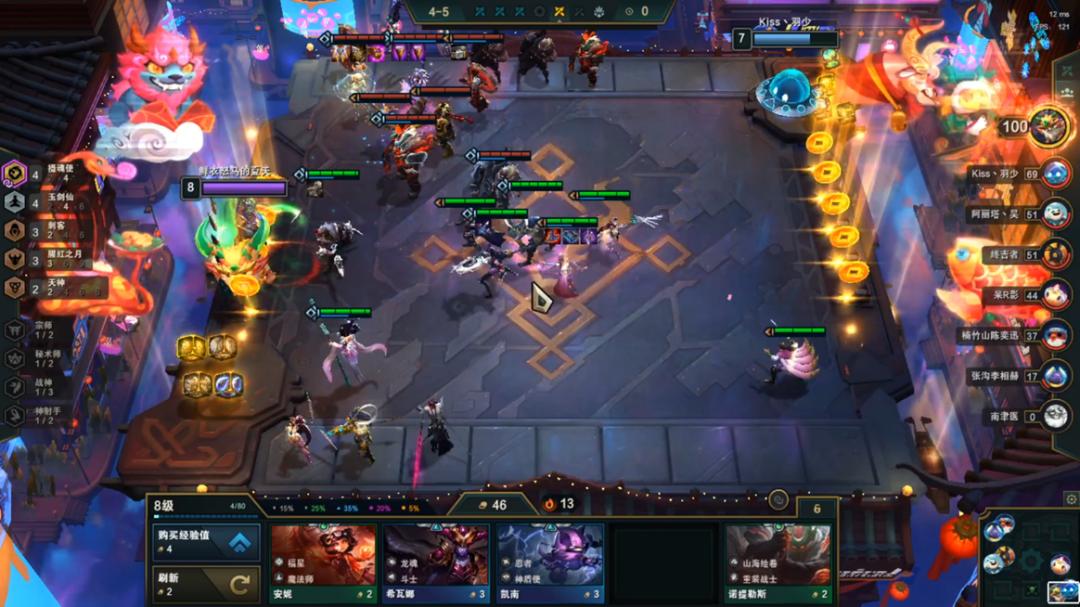Refresh the shop with the 刷新 button
Image resolution: width=1080 pixels, height=607 pixels.
(204, 583)
